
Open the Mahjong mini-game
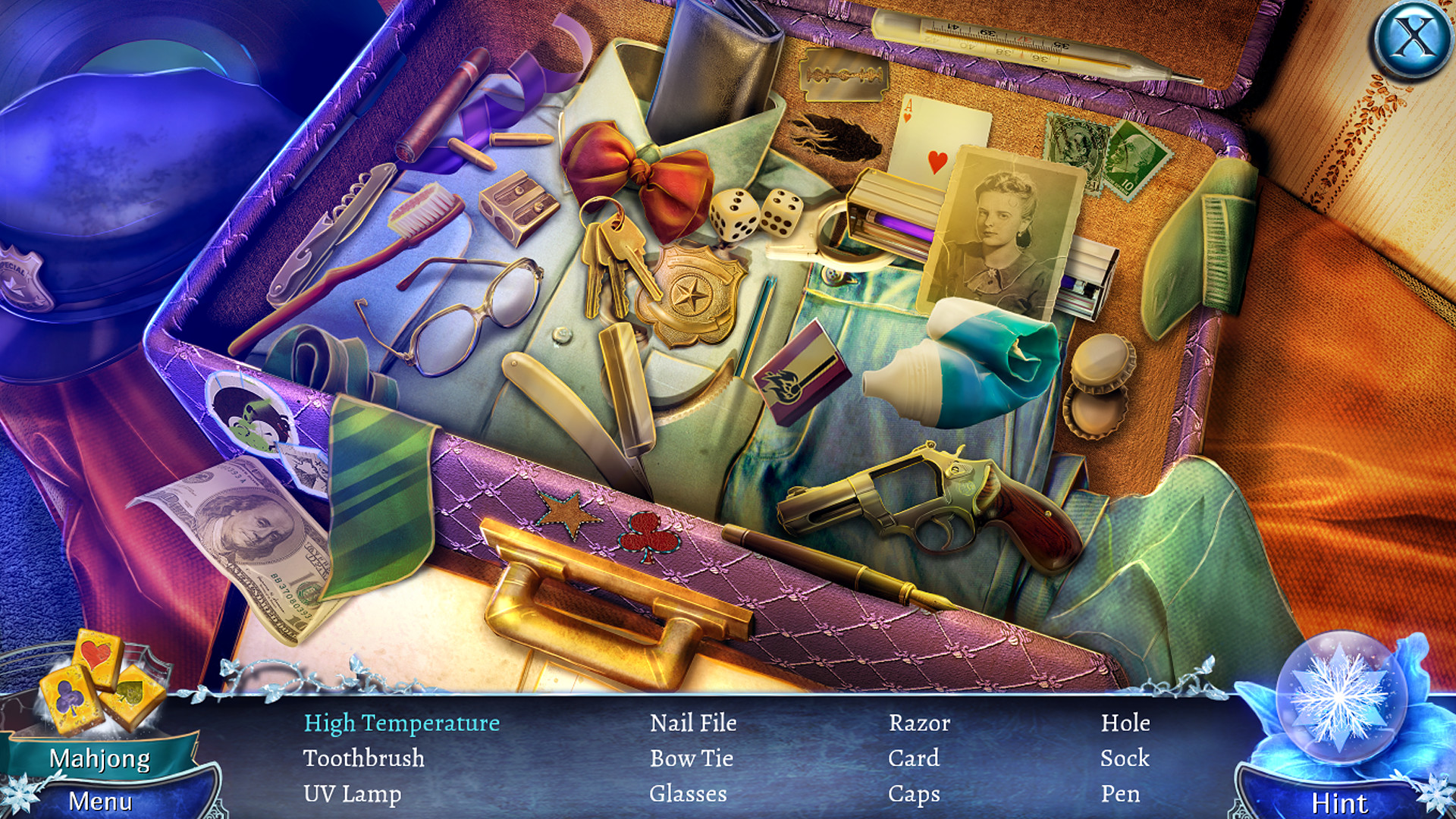tap(102, 755)
